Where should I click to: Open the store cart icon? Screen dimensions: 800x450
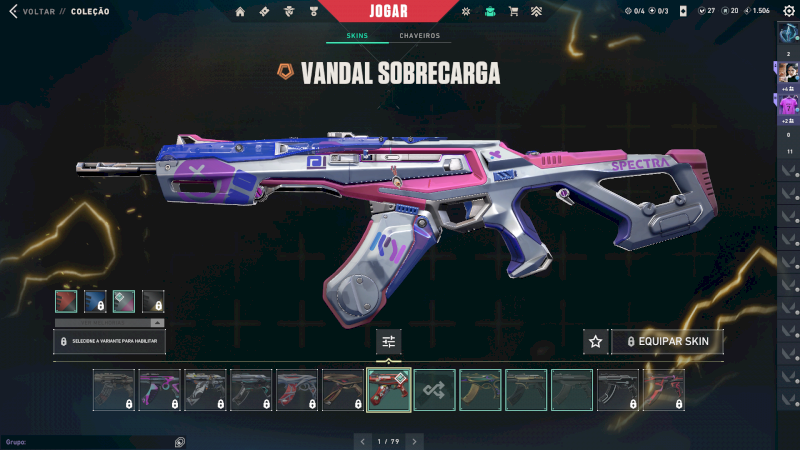(x=513, y=11)
